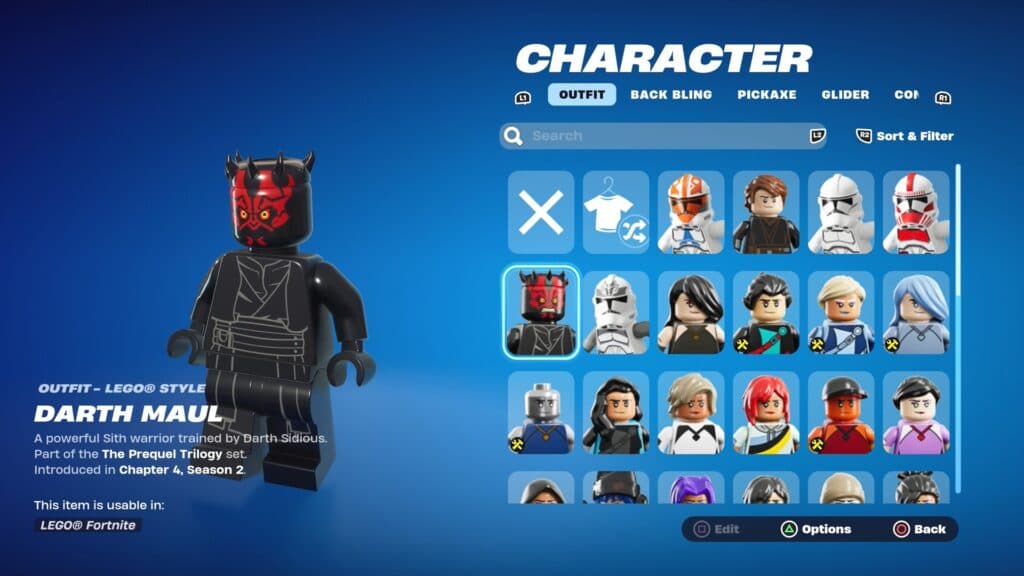Viewport: 1024px width, 576px height.
Task: Select the outfit wearing a red cap
Action: (841, 413)
